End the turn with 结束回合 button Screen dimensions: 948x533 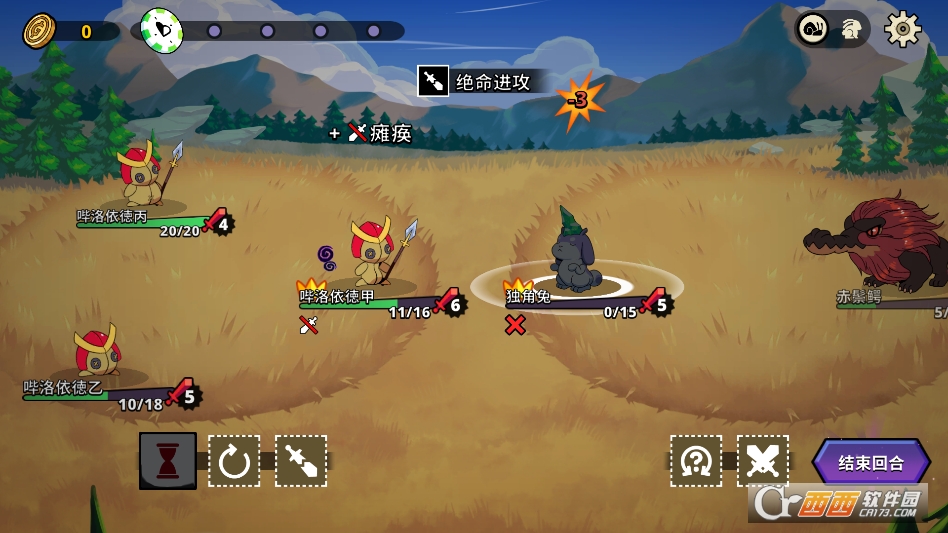870,463
